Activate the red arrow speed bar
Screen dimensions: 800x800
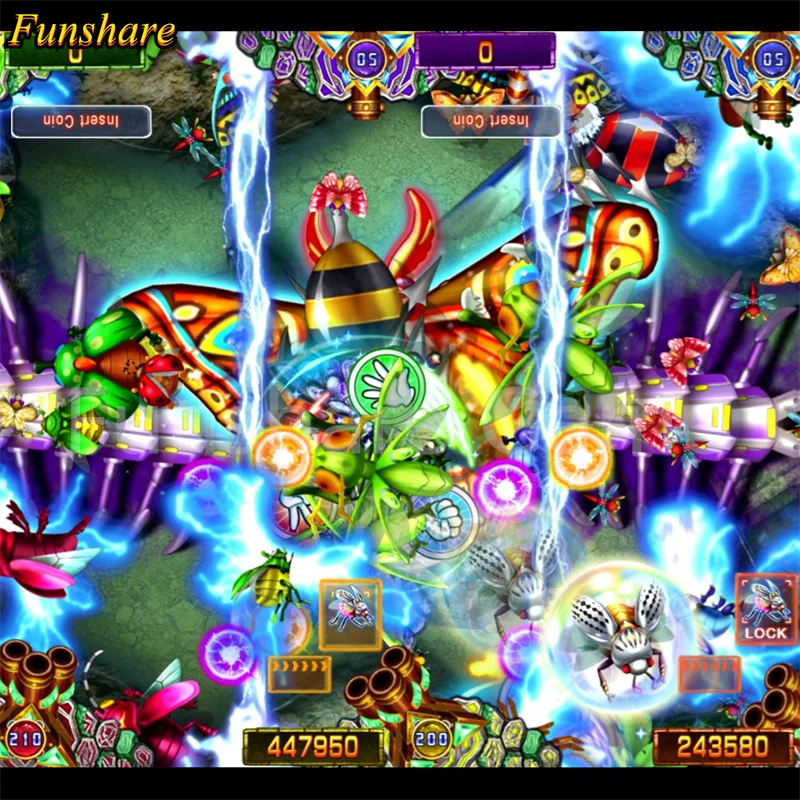[709, 673]
